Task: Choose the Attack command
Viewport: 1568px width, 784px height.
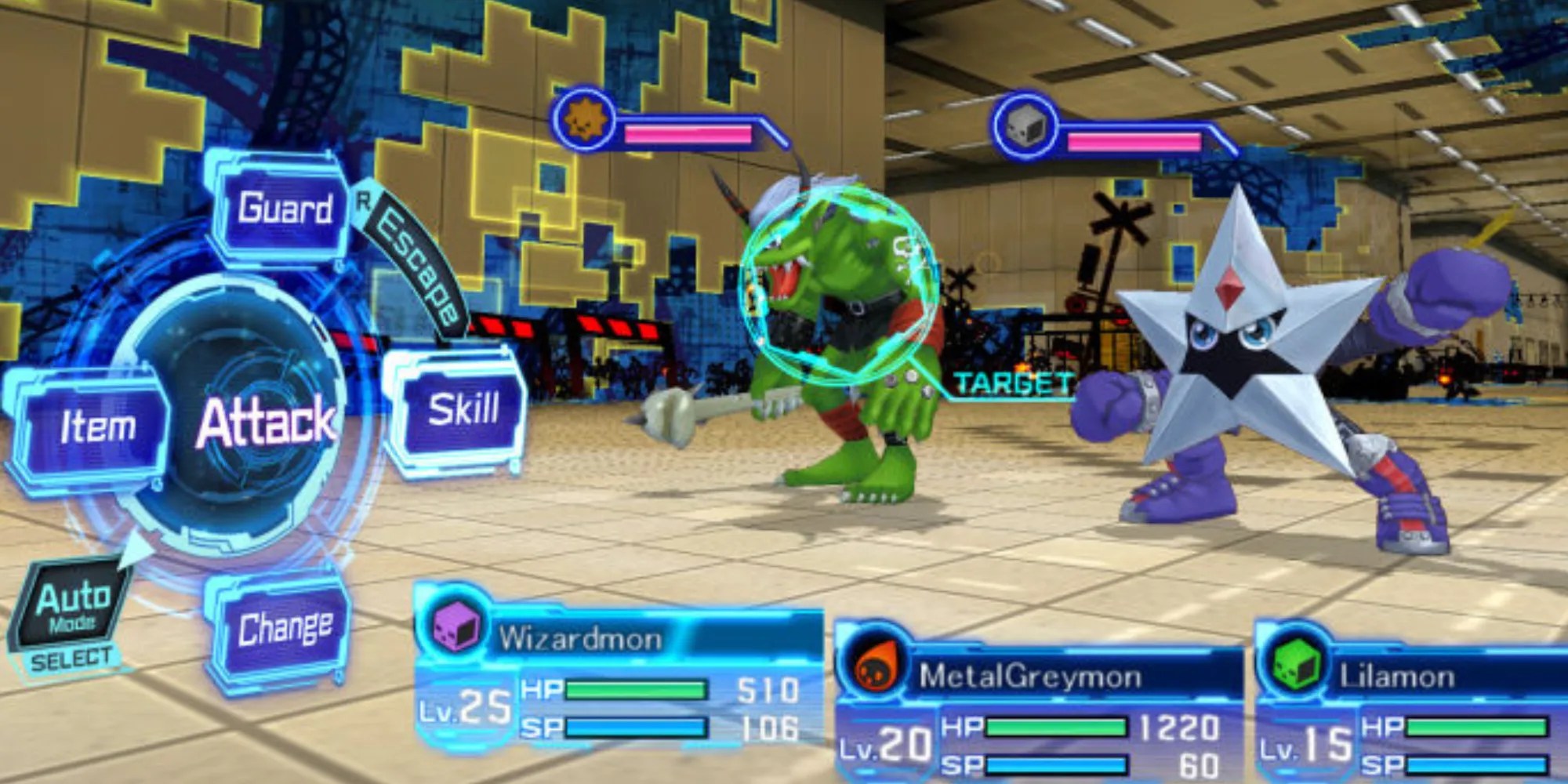Action: (x=265, y=422)
